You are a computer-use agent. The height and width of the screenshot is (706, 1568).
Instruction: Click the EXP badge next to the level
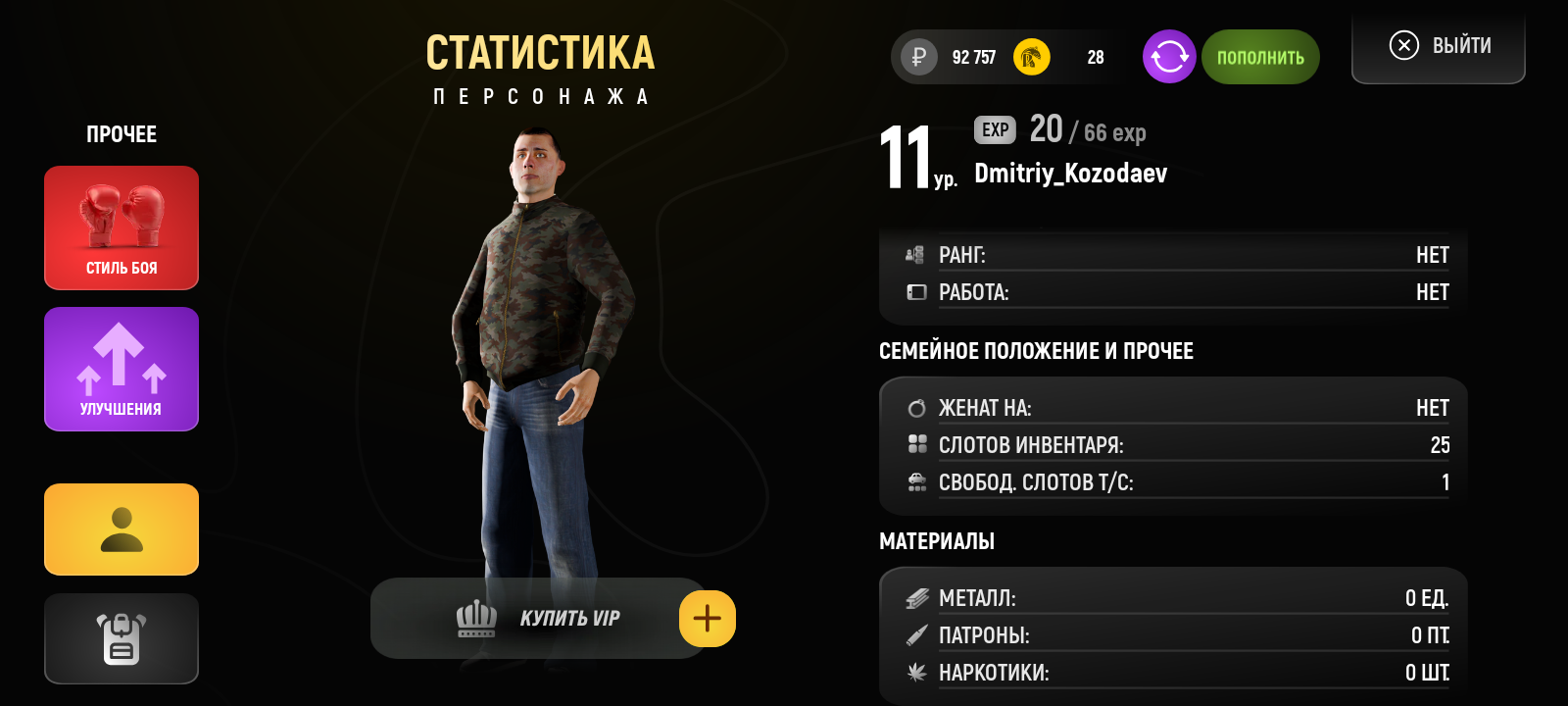tap(994, 129)
